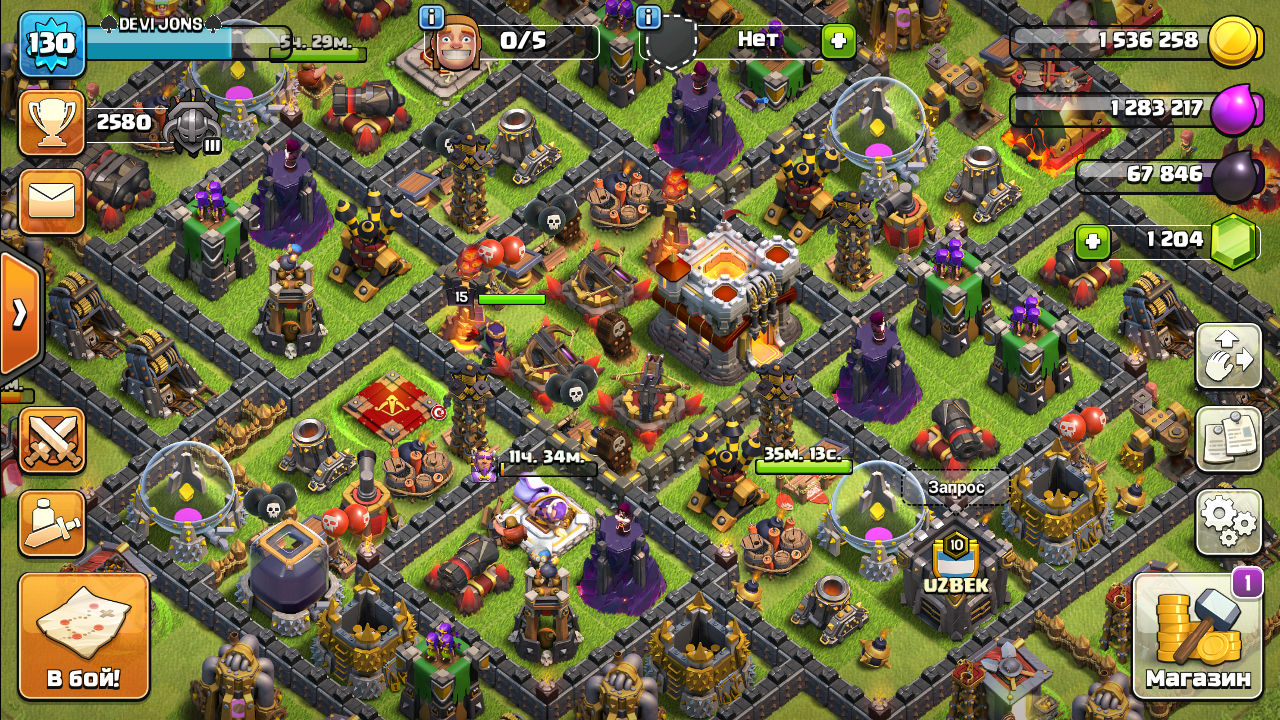
Task: Open the crossed swords battle log
Action: point(52,440)
